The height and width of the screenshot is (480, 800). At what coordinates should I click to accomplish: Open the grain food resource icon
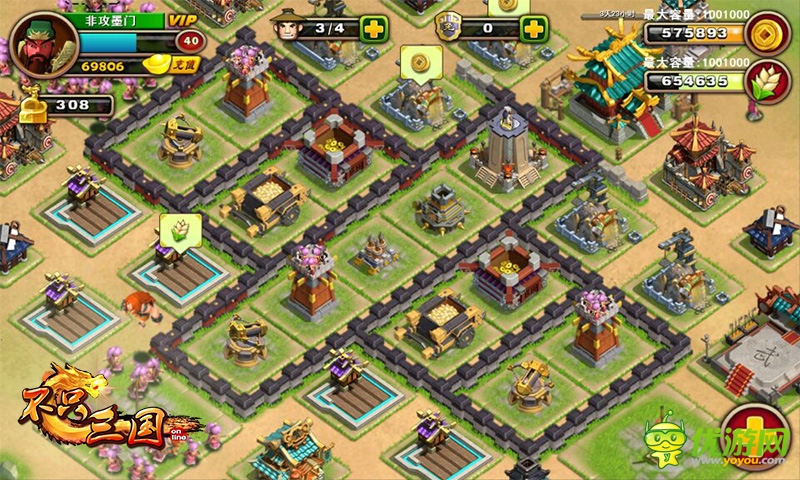pos(769,80)
